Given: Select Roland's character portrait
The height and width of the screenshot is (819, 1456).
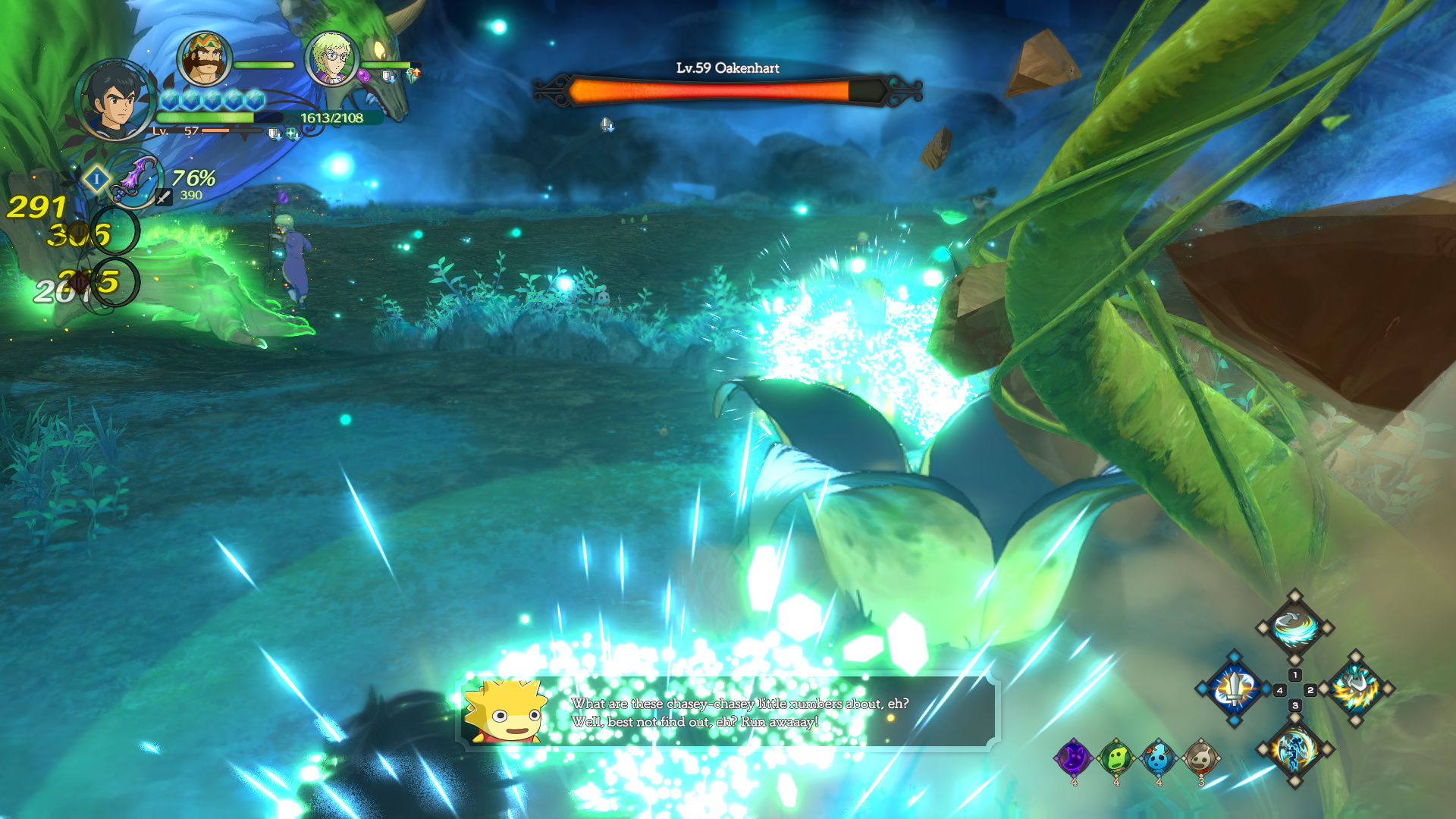Looking at the screenshot, I should point(115,100).
